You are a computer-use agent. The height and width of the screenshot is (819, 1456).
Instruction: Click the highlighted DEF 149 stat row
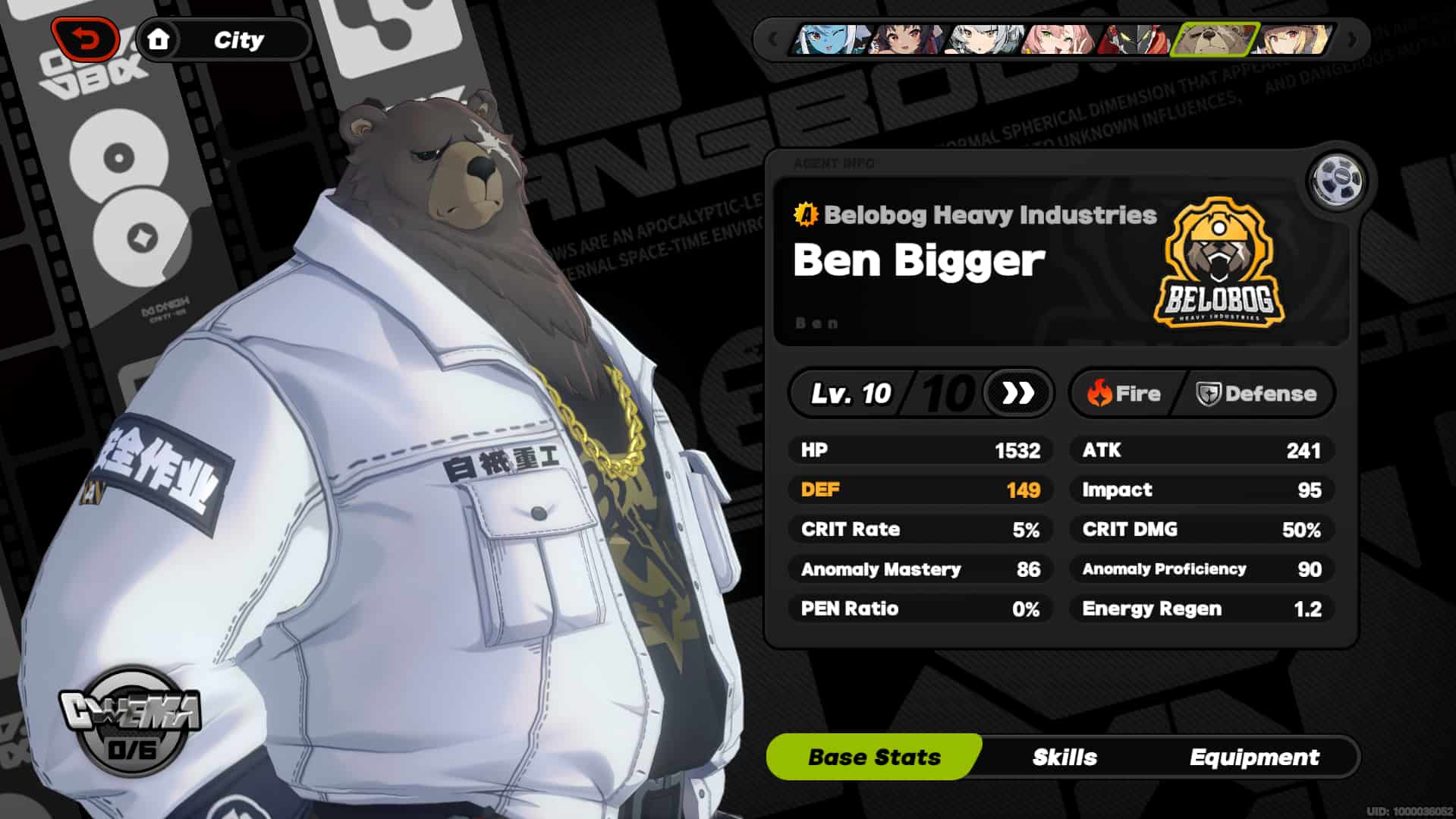point(920,490)
